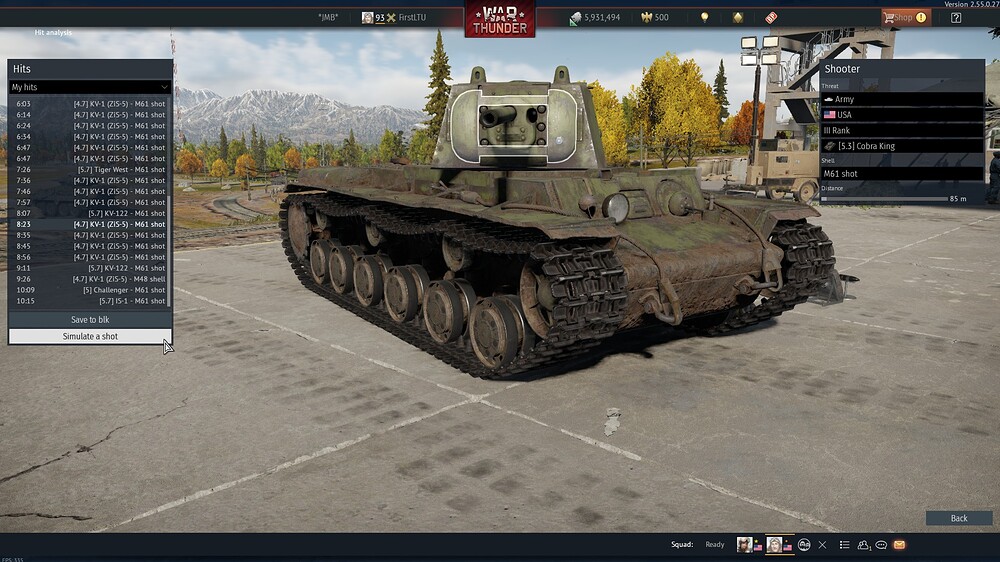Choose the Cobra King shooter vehicle
The width and height of the screenshot is (1000, 562).
coord(901,146)
